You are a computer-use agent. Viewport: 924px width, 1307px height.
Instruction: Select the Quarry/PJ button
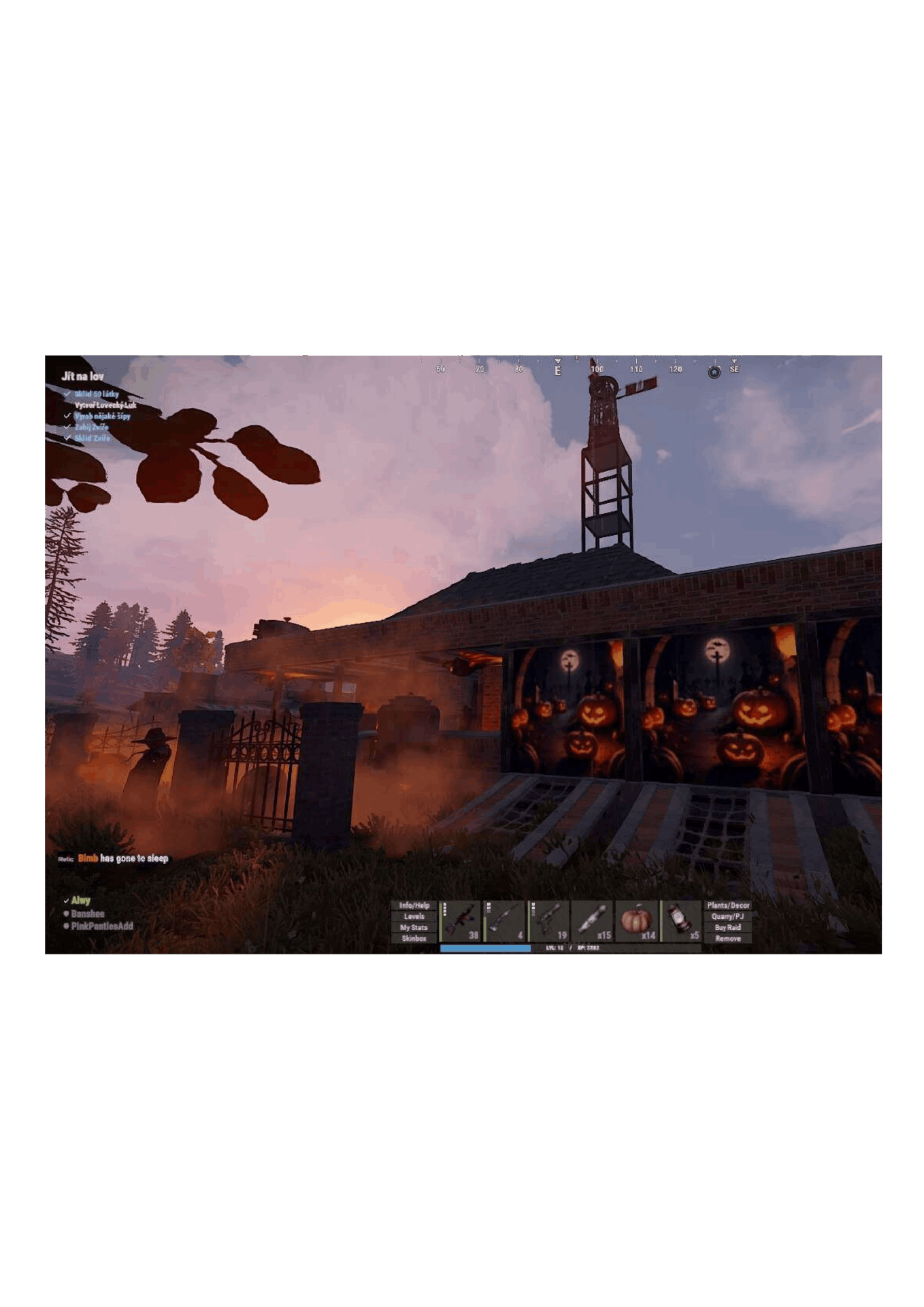pos(727,916)
